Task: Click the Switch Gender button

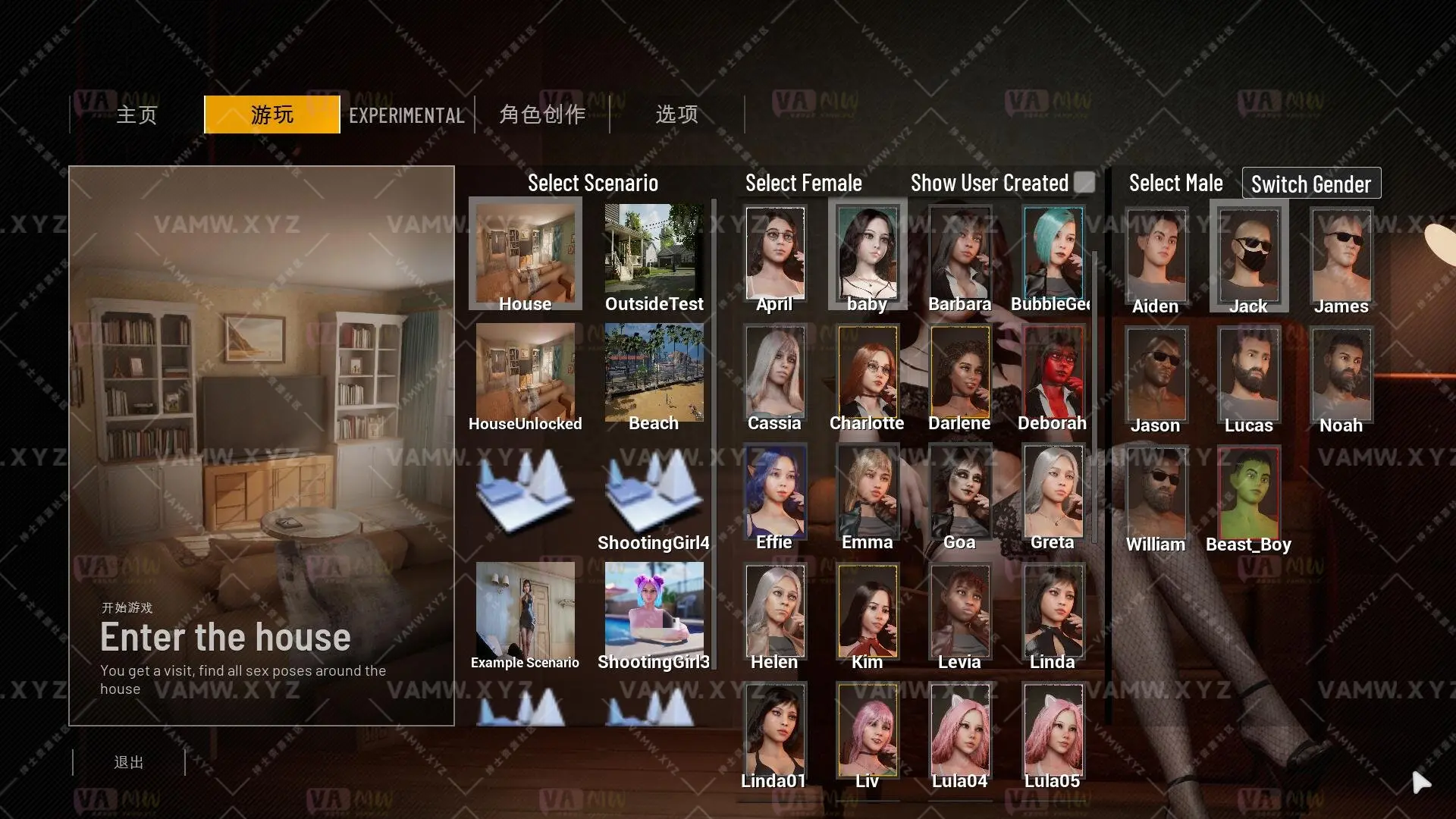Action: coord(1310,184)
